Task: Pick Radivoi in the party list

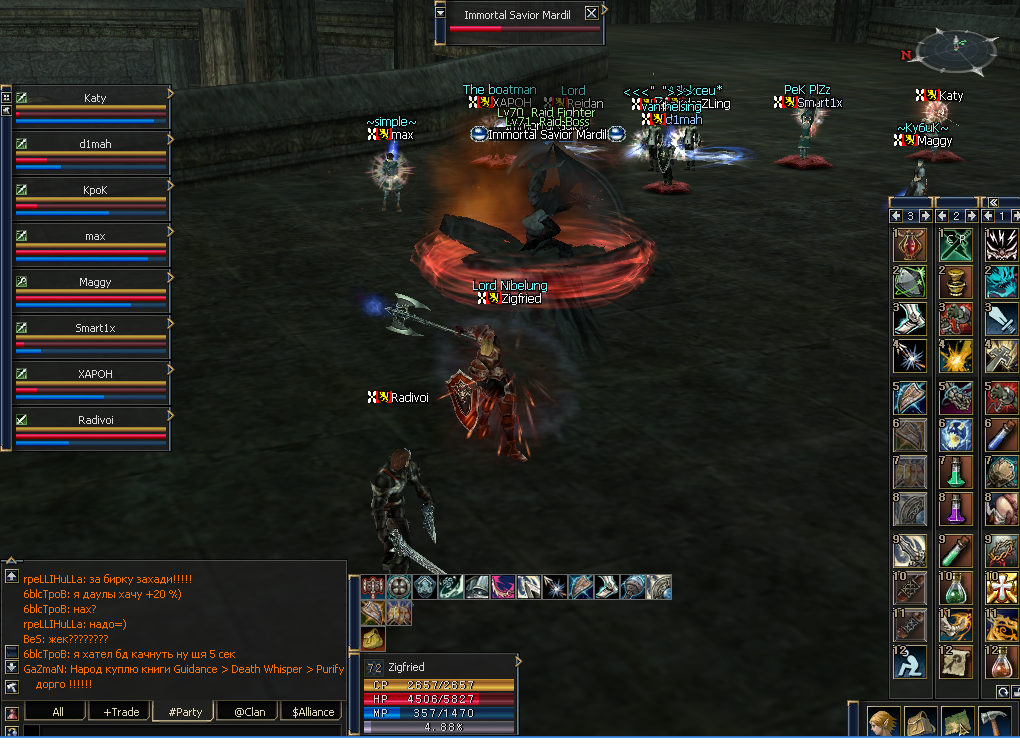Action: [x=94, y=420]
